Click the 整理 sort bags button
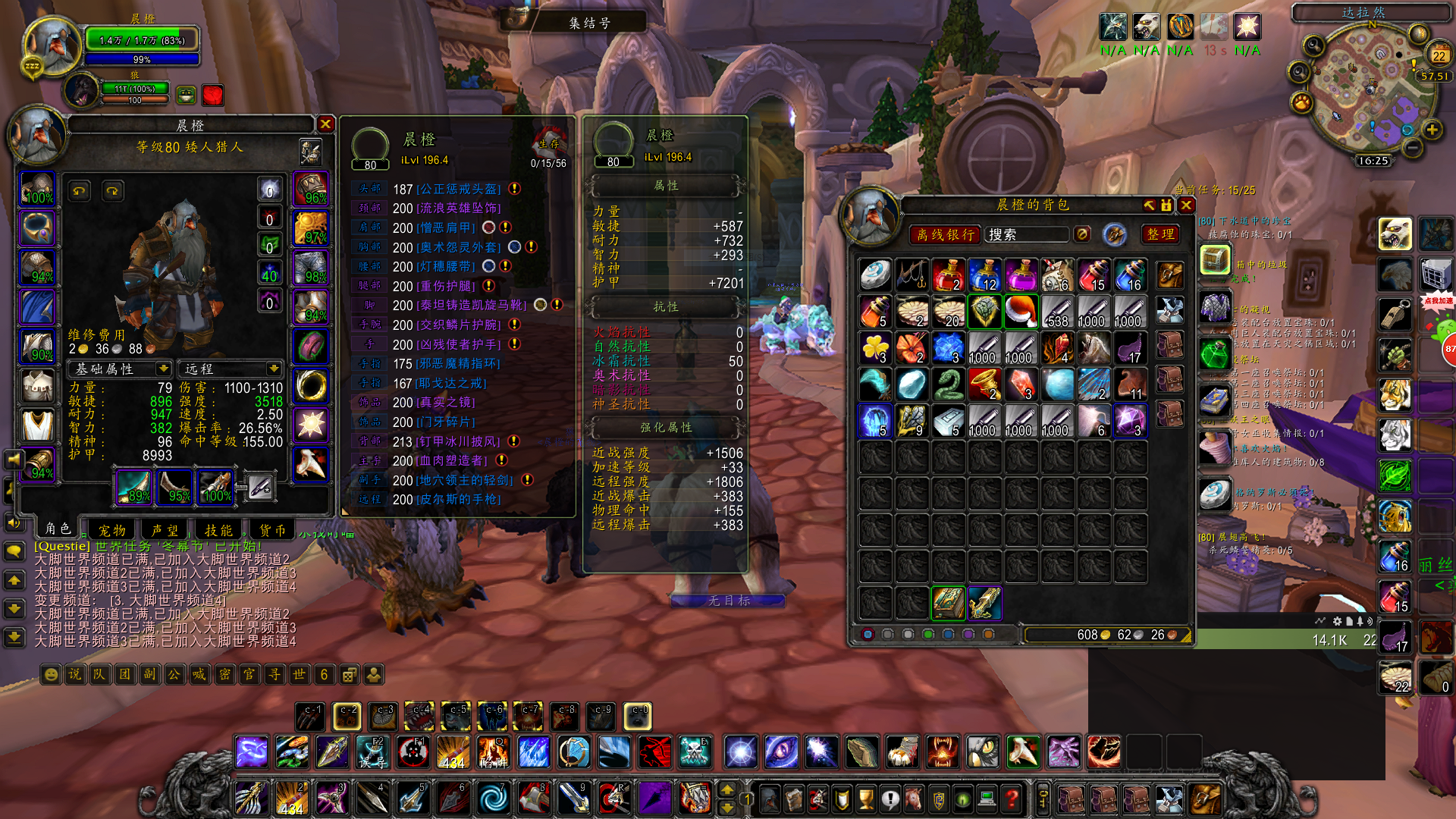Screen dimensions: 1456x819 click(1160, 235)
